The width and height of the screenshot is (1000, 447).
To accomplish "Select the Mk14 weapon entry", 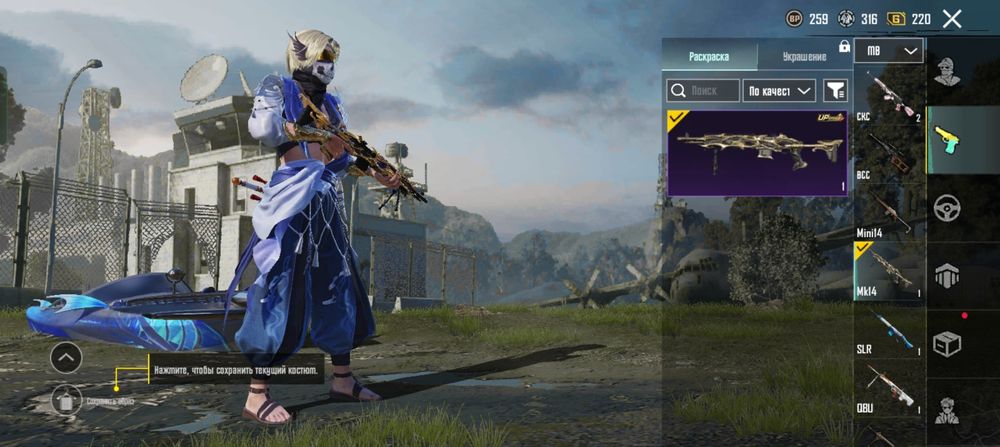I will coord(888,269).
